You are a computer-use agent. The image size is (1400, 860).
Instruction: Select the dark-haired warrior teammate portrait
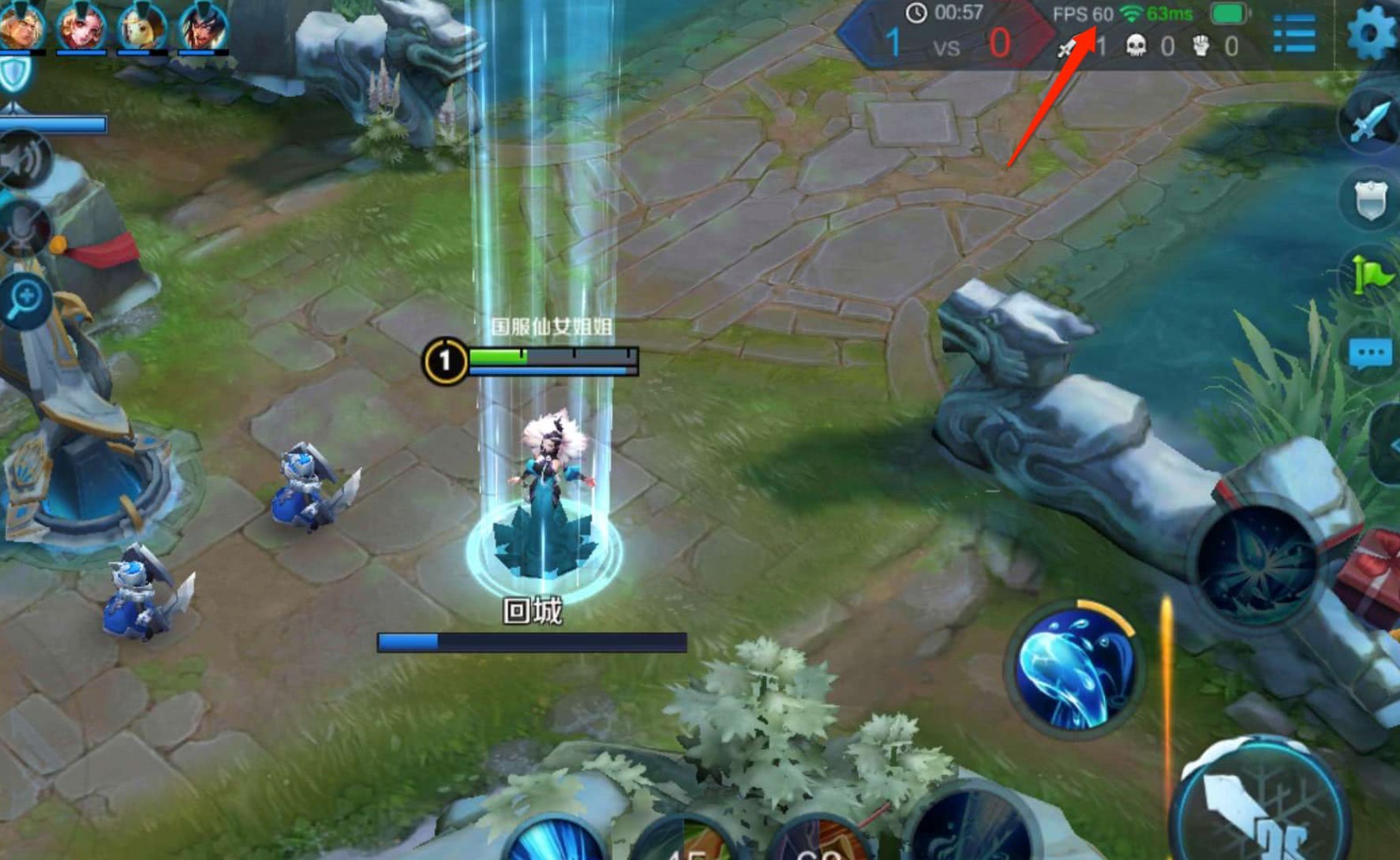pos(204,25)
